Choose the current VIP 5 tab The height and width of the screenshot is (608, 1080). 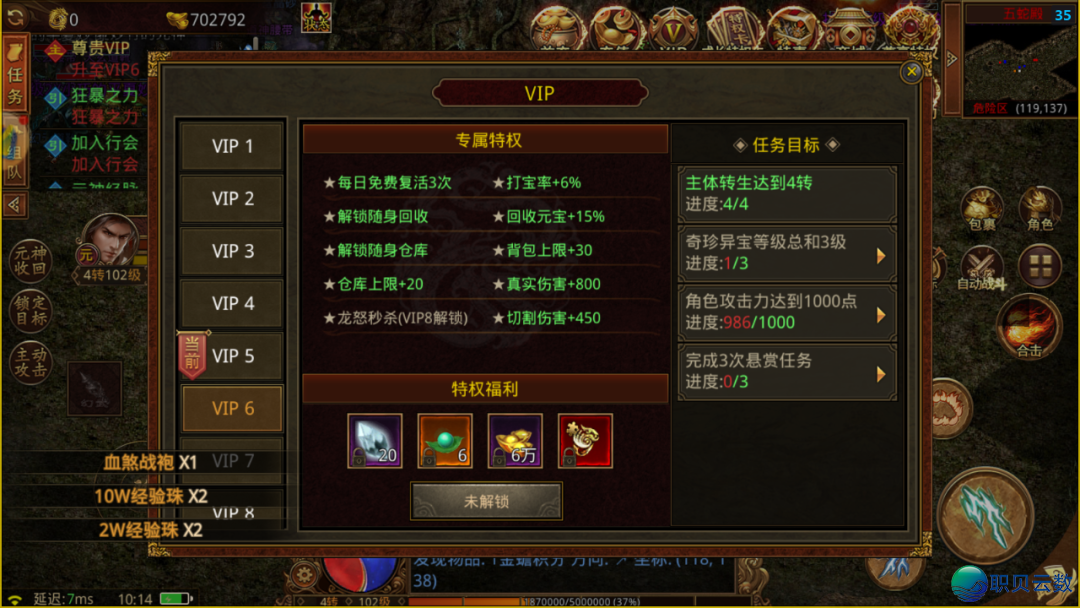pos(232,356)
